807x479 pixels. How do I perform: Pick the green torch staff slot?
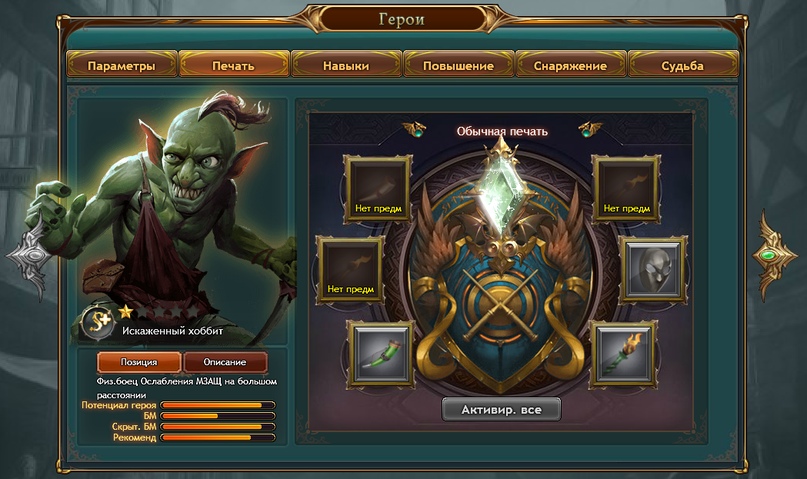(624, 353)
